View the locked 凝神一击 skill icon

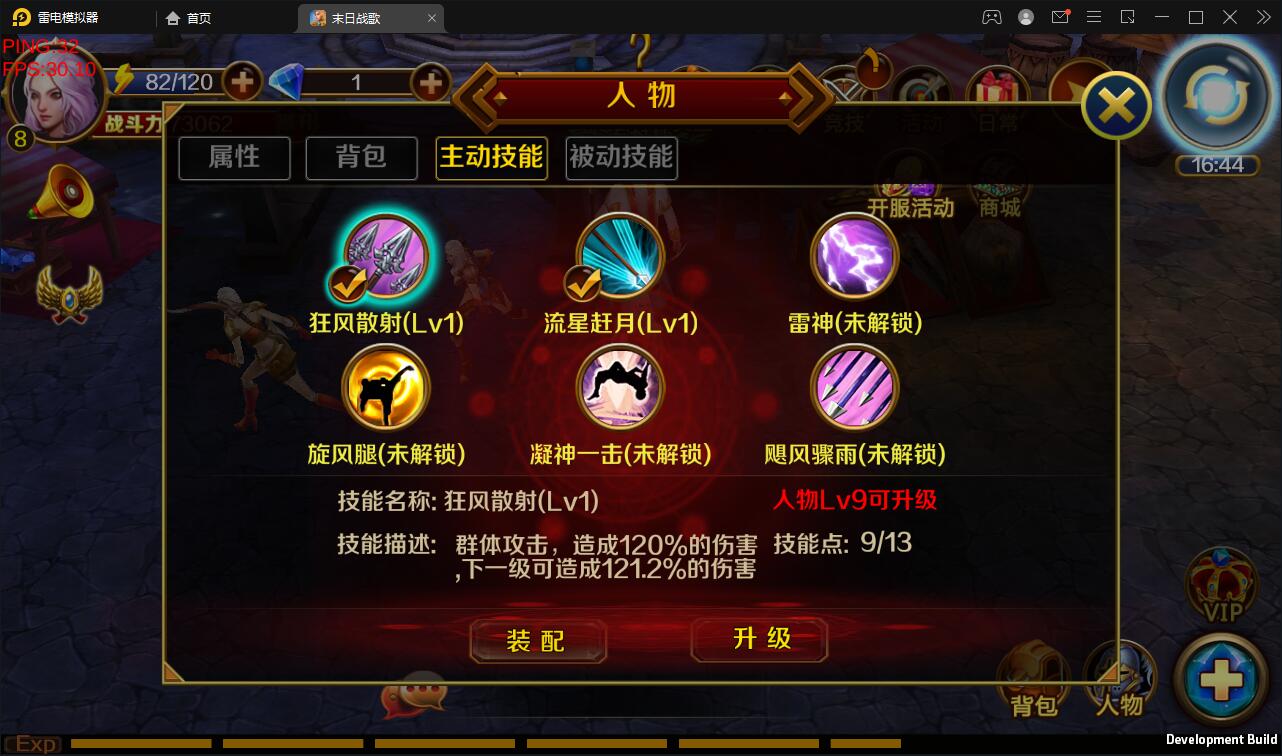(x=619, y=388)
